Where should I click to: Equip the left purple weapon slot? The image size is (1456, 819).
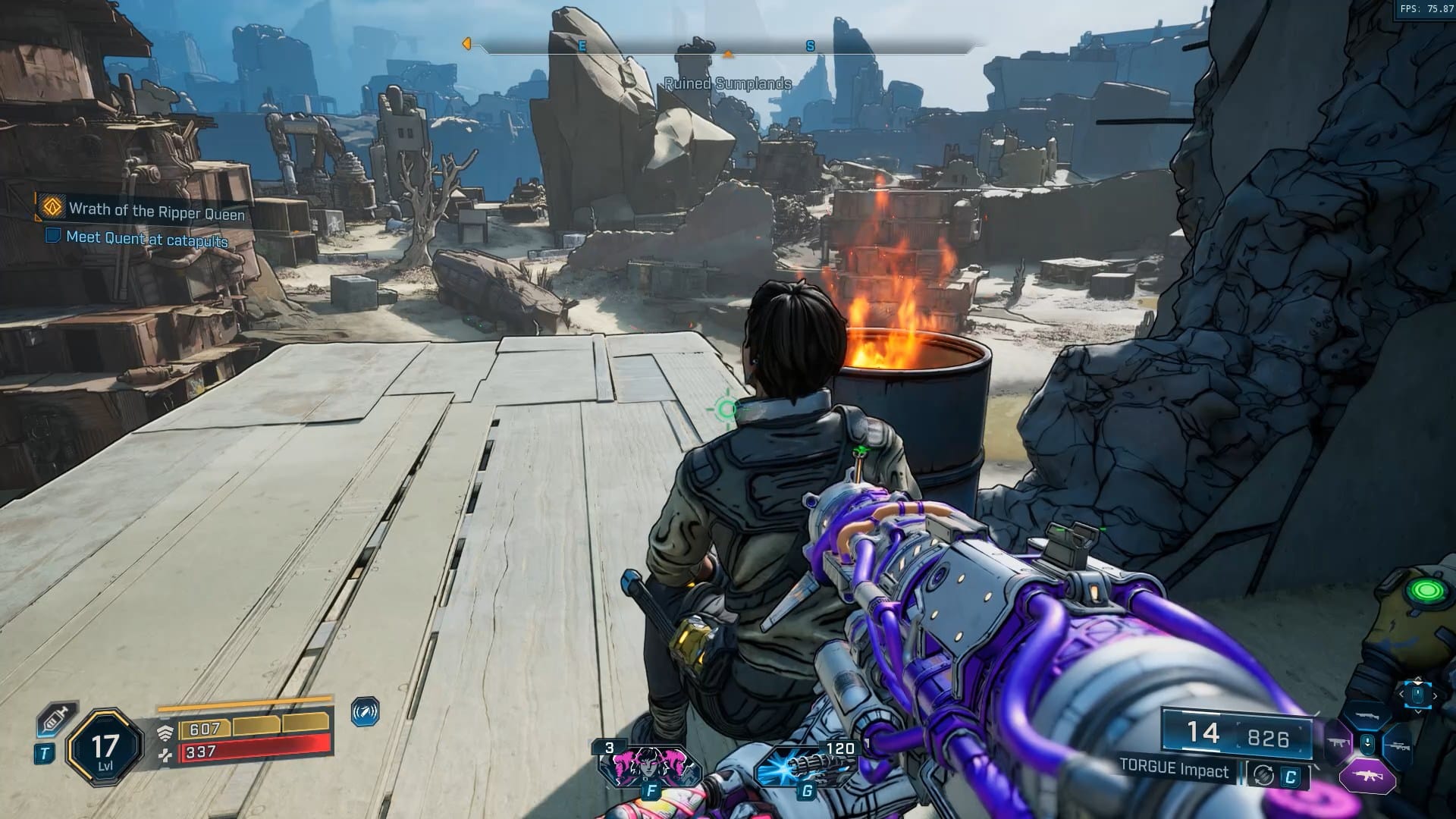1338,743
